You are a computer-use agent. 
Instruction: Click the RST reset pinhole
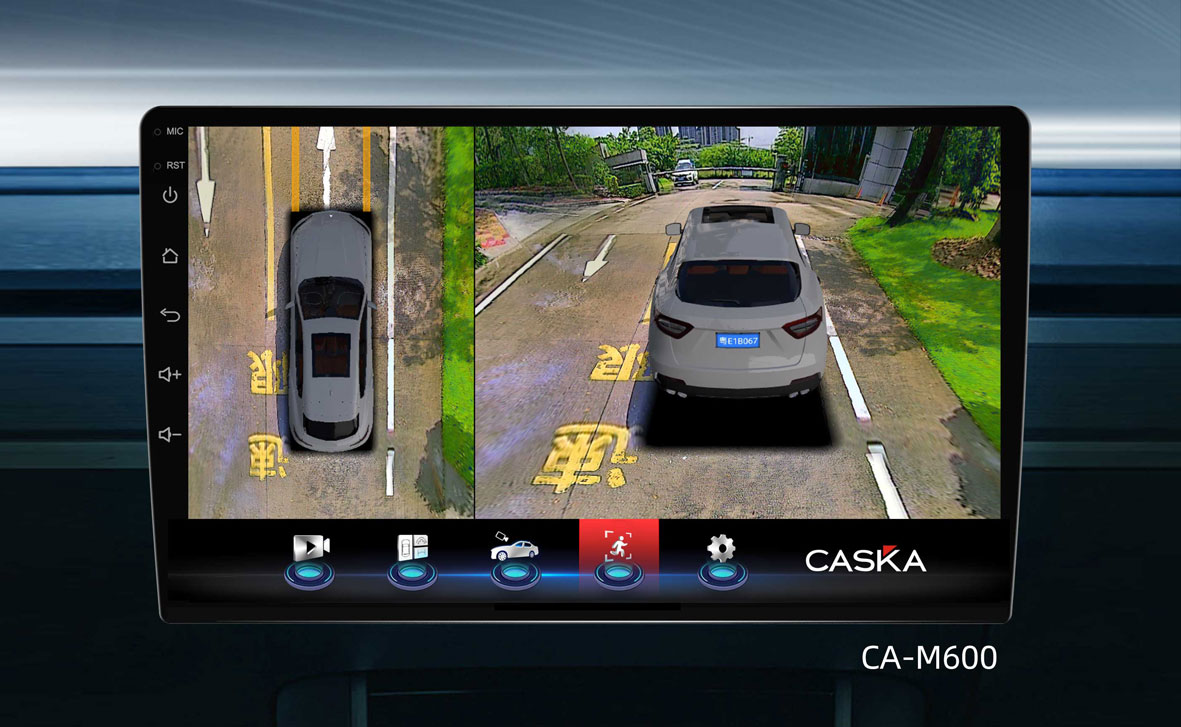pos(158,165)
